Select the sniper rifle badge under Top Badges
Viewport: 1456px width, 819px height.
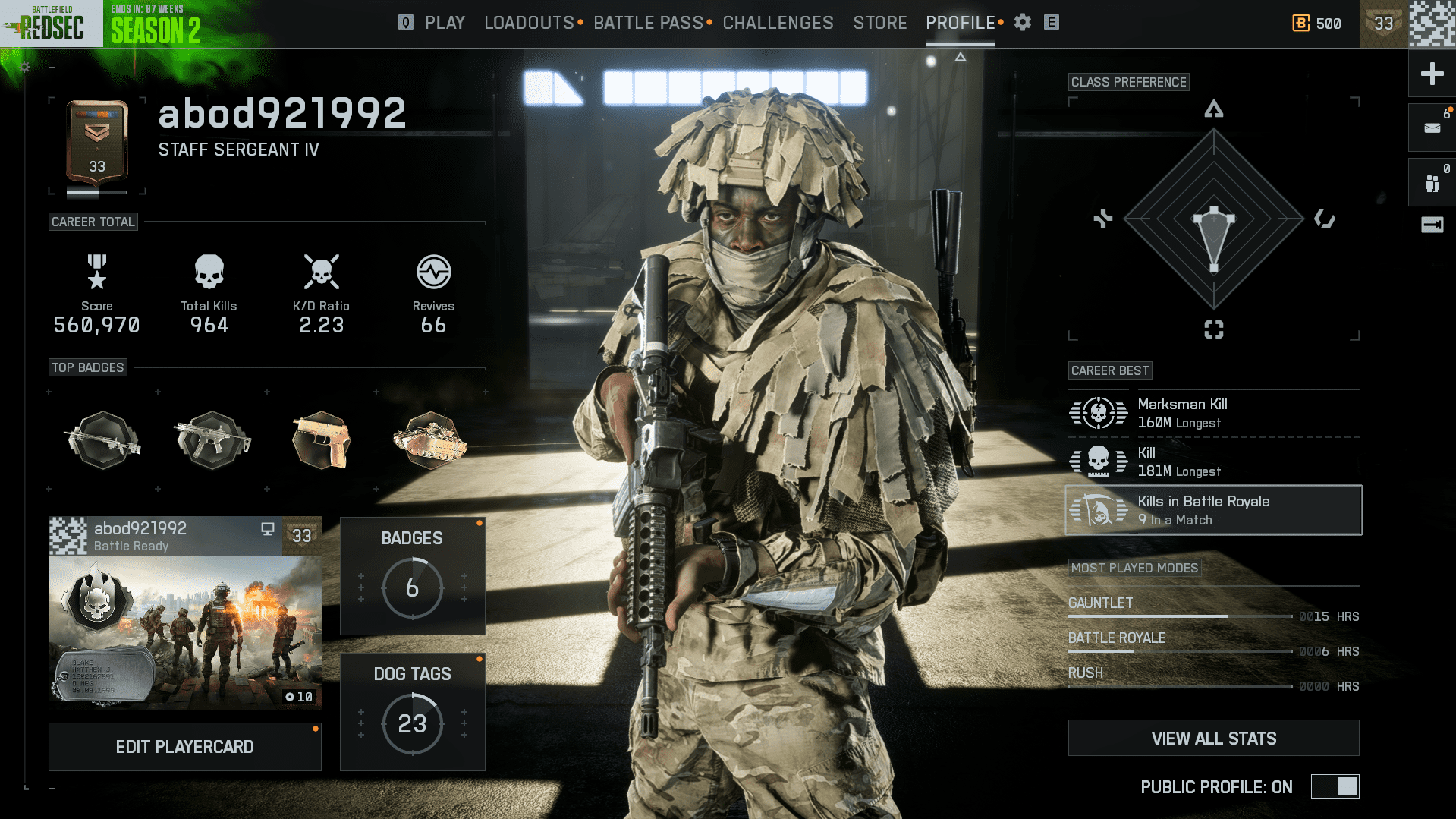point(102,440)
